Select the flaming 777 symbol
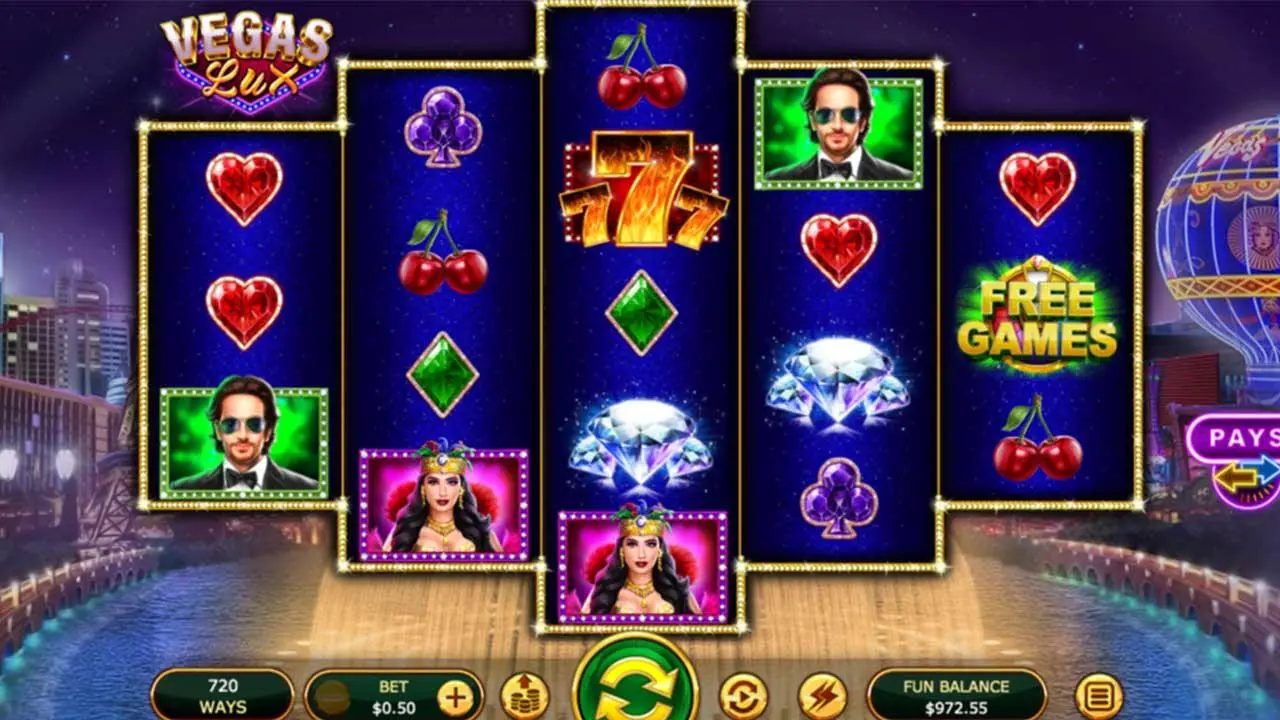 pos(641,188)
